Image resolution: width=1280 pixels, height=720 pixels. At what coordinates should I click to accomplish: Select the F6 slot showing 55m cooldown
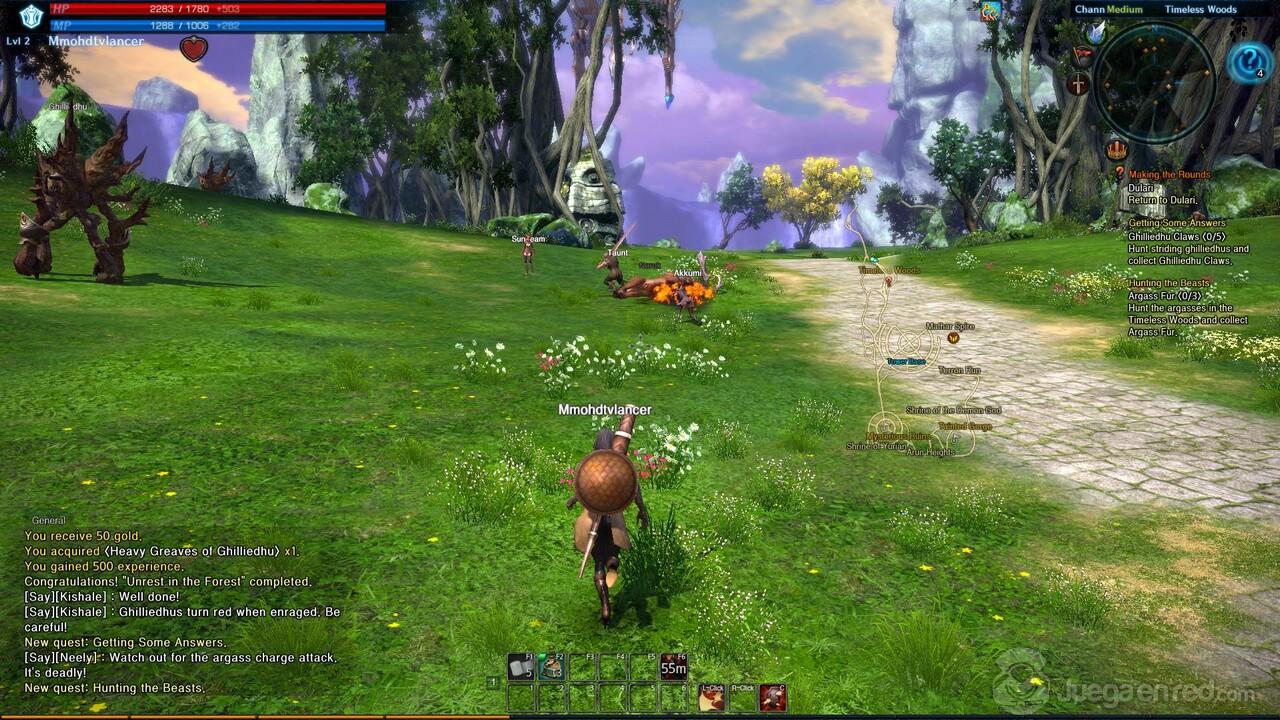[673, 666]
